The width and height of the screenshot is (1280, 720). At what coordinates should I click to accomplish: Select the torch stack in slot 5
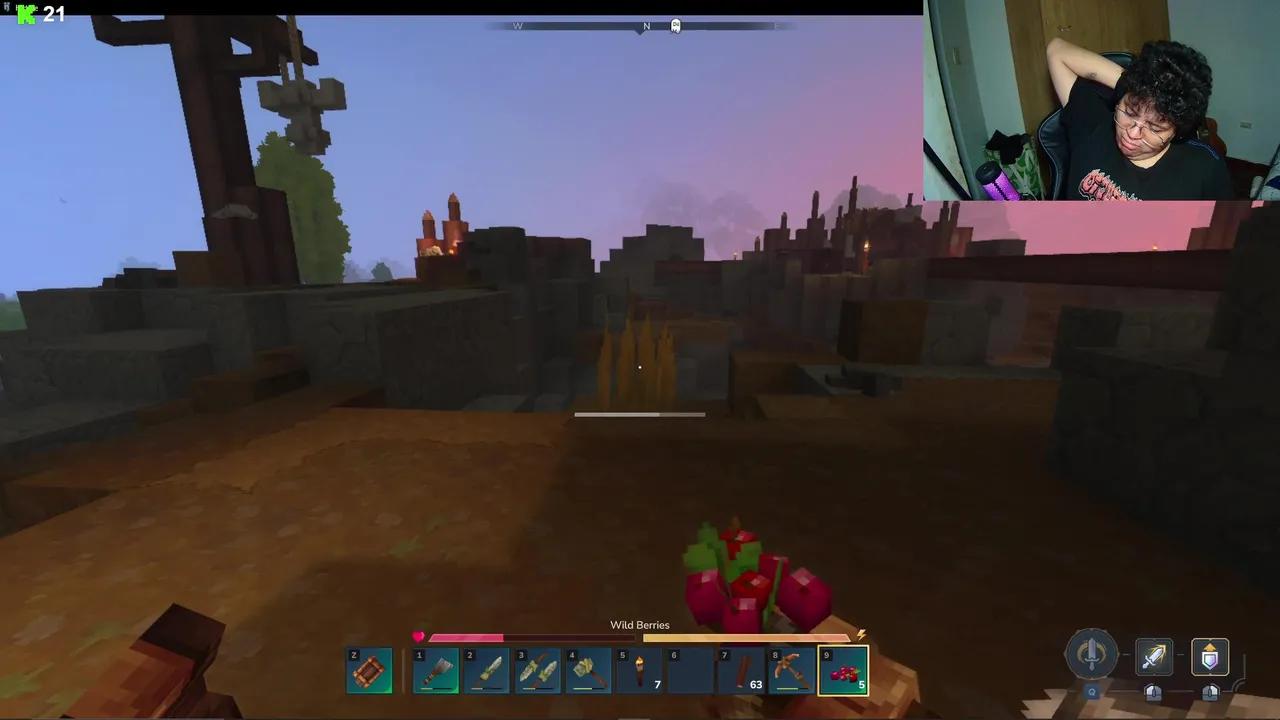pos(639,668)
